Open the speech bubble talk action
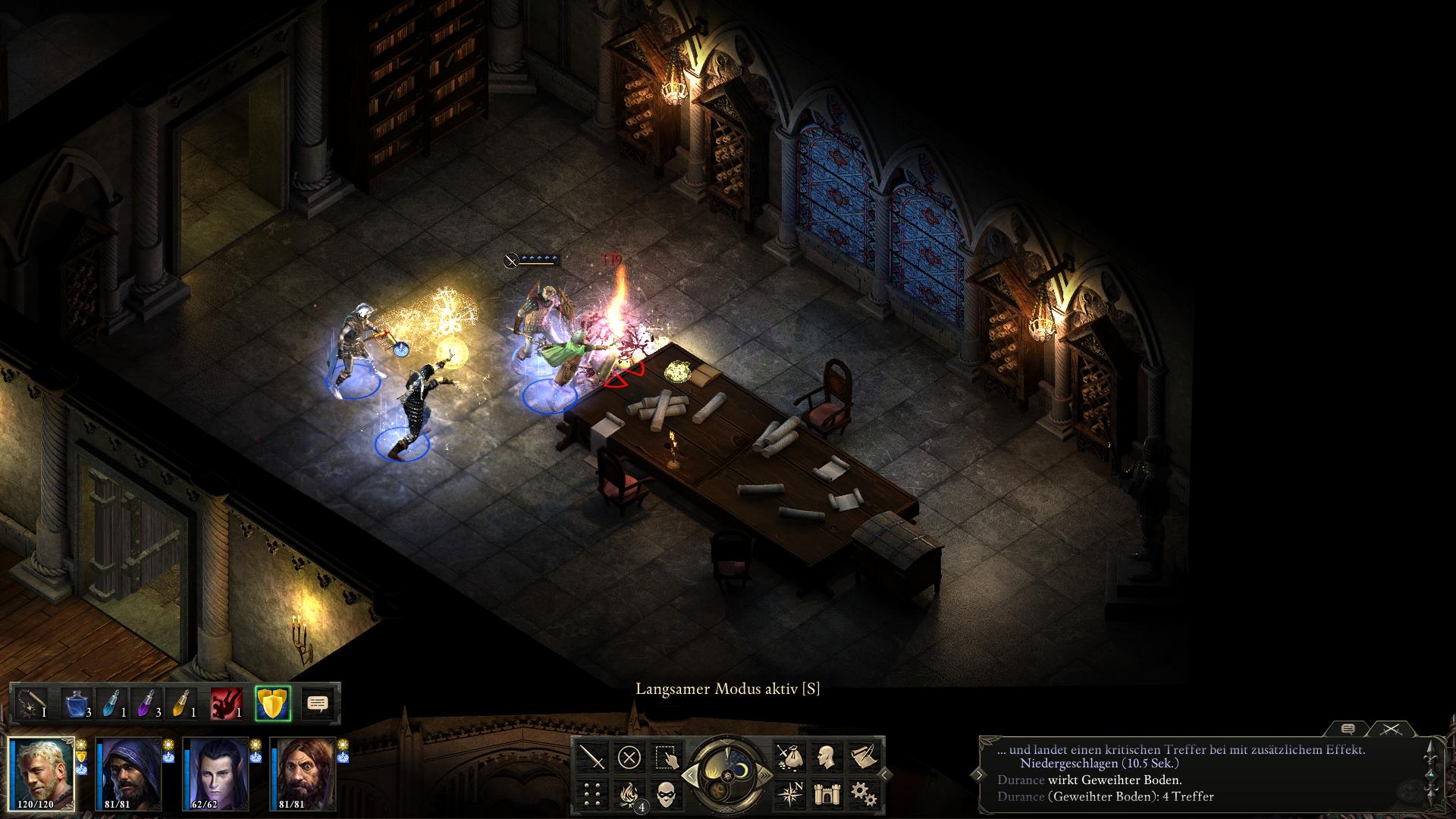Viewport: 1456px width, 819px height. tap(318, 704)
